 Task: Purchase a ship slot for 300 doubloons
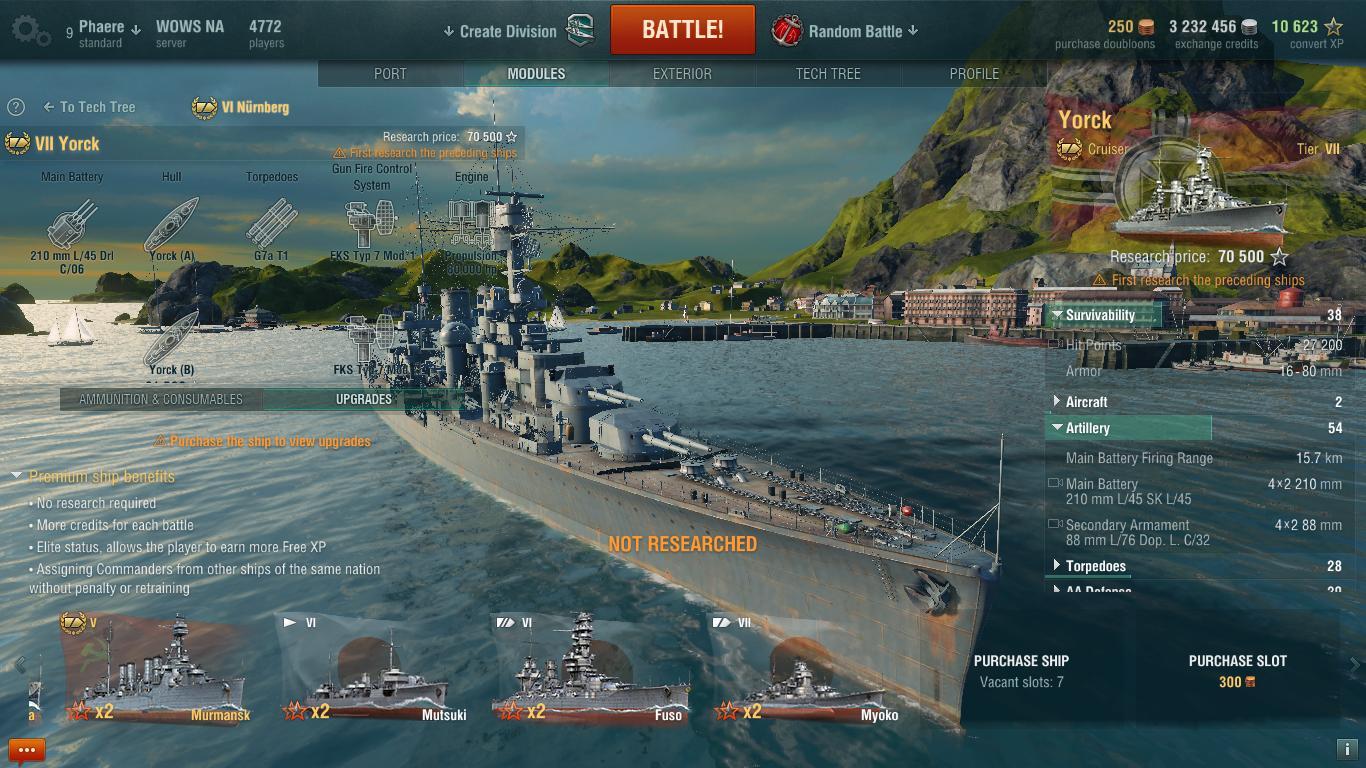pyautogui.click(x=1237, y=671)
